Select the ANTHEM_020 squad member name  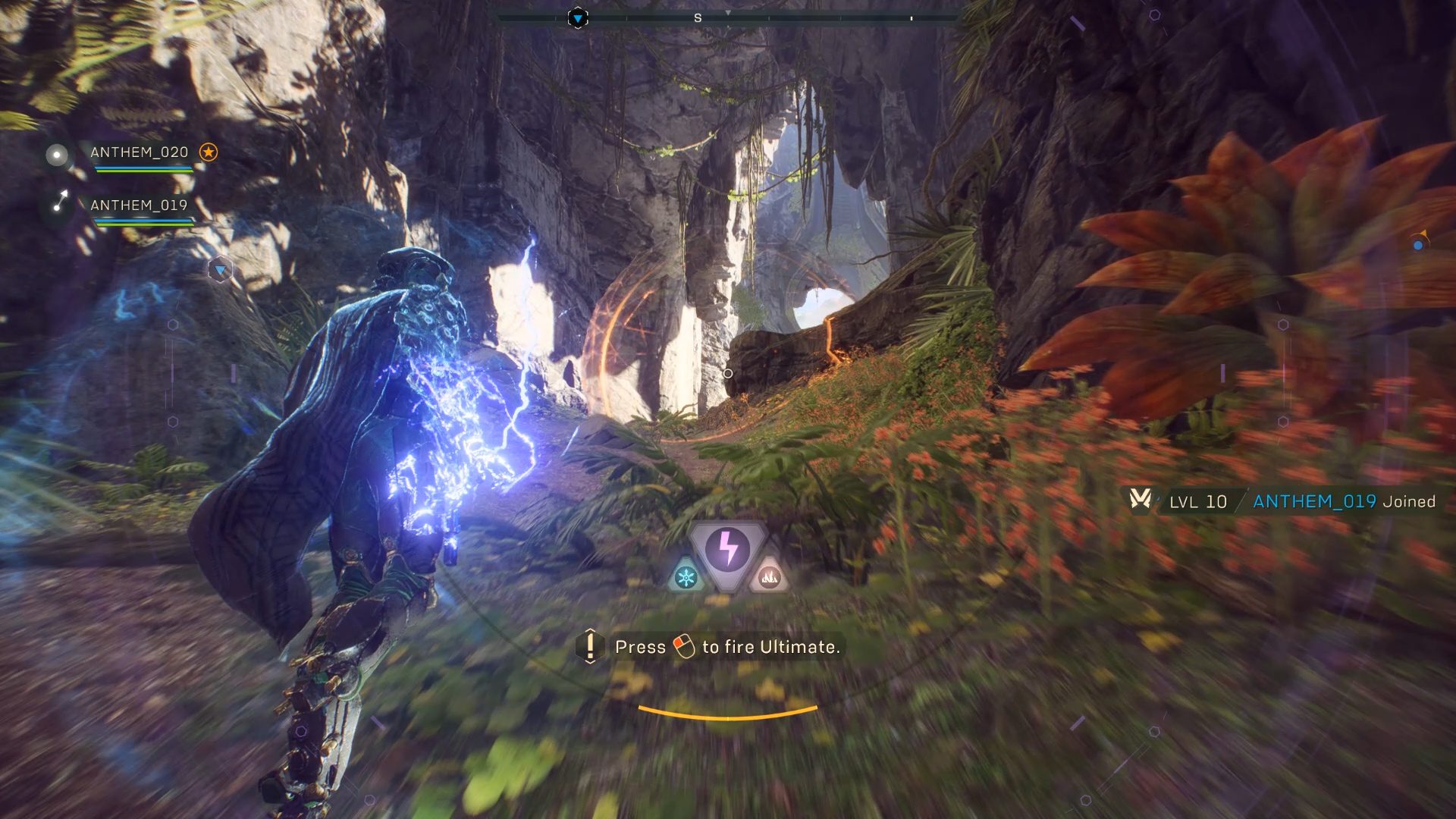(139, 152)
